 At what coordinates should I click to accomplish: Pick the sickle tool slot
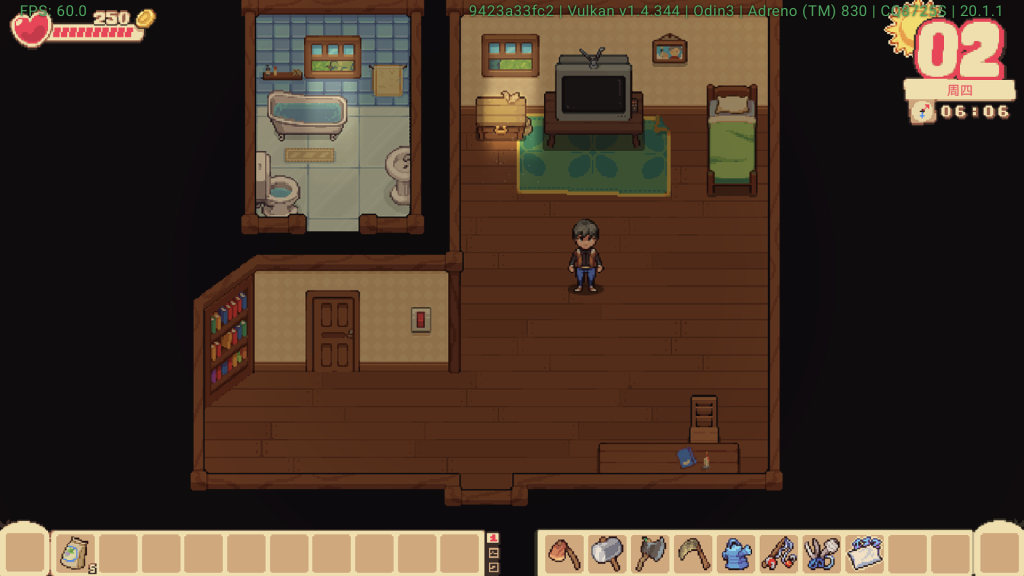point(693,553)
